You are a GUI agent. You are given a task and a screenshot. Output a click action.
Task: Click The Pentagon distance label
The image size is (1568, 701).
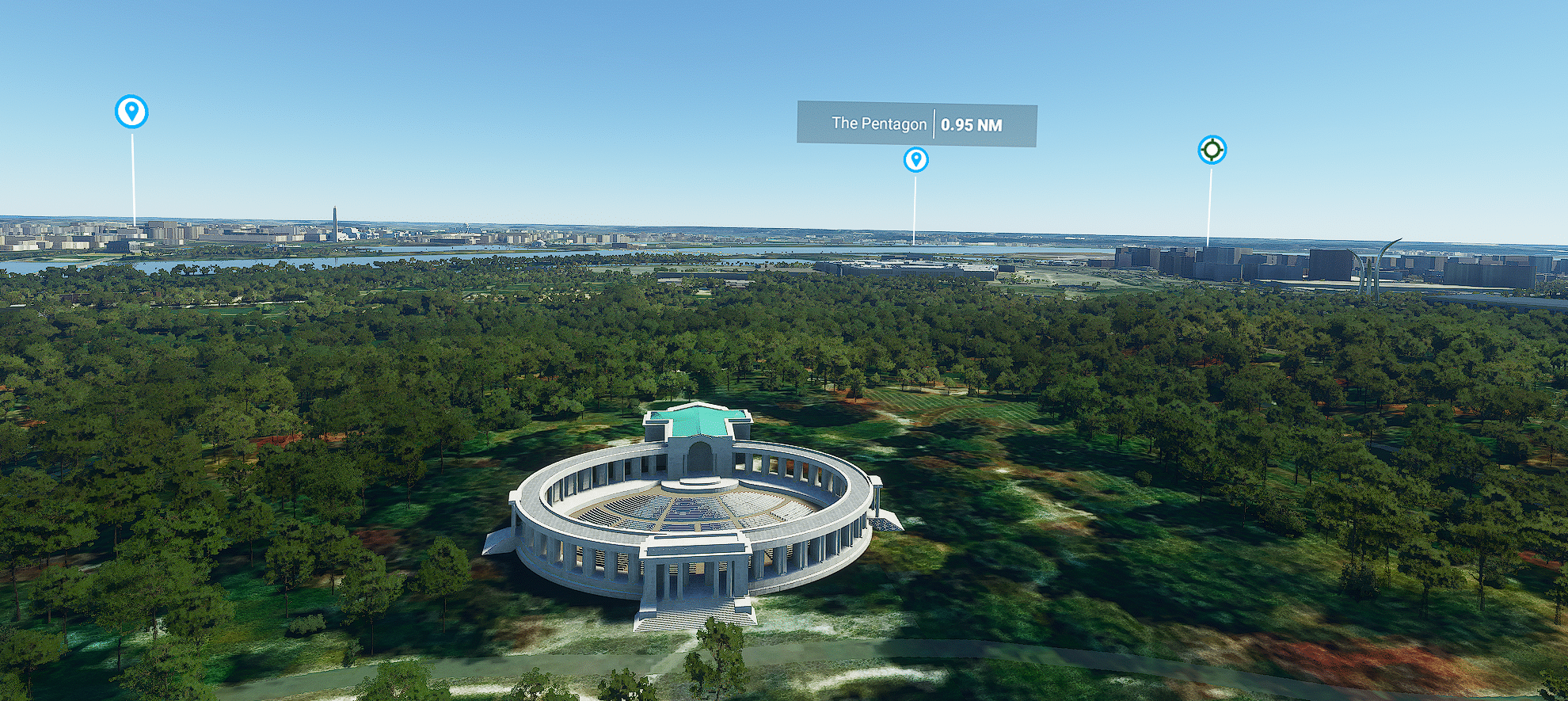point(916,124)
